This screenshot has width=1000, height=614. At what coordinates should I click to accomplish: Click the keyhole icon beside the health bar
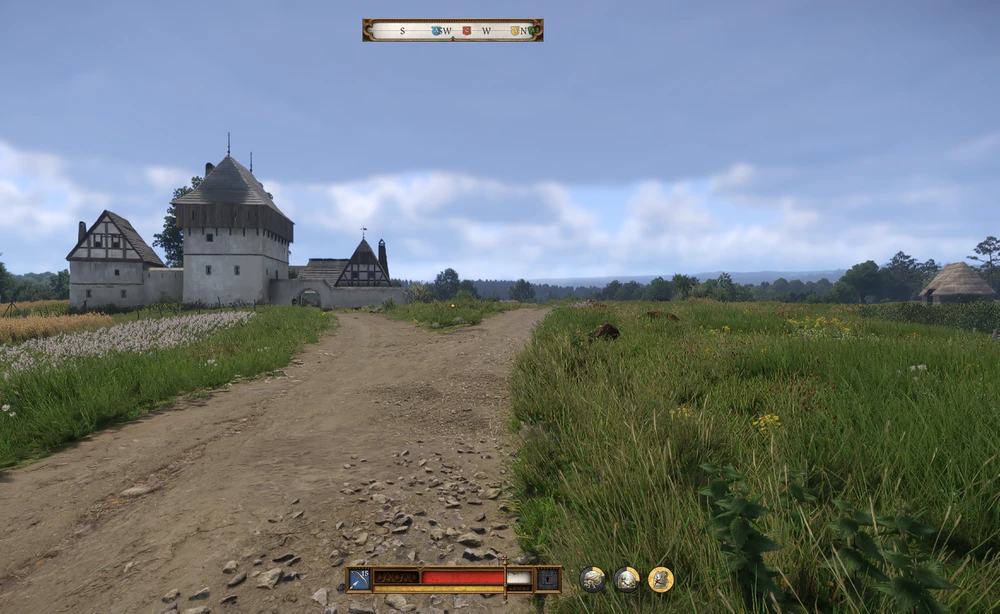click(x=548, y=579)
